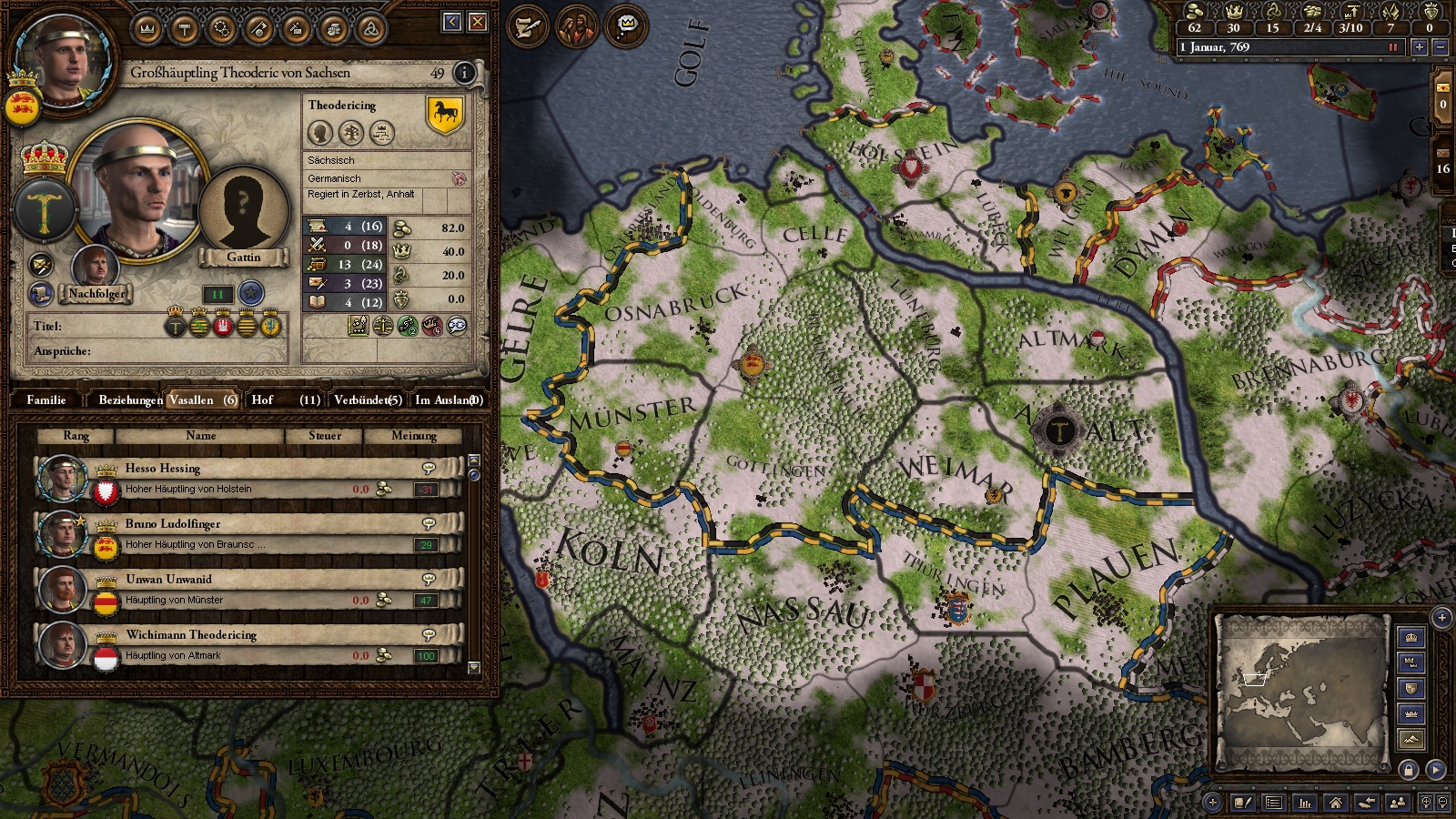1456x819 pixels.
Task: Close the character panel with the red X
Action: coord(478,22)
